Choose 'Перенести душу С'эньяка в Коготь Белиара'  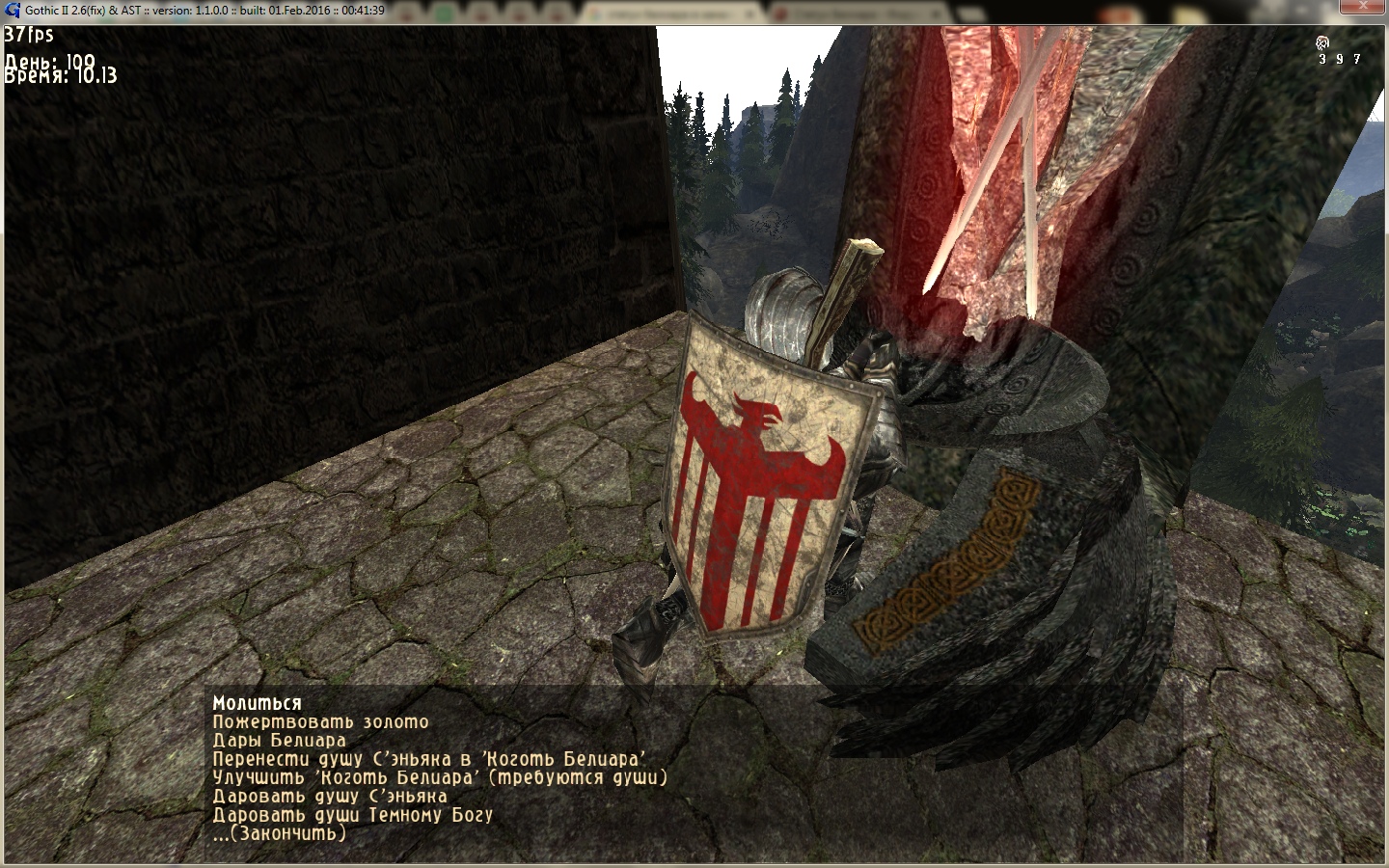coord(428,759)
